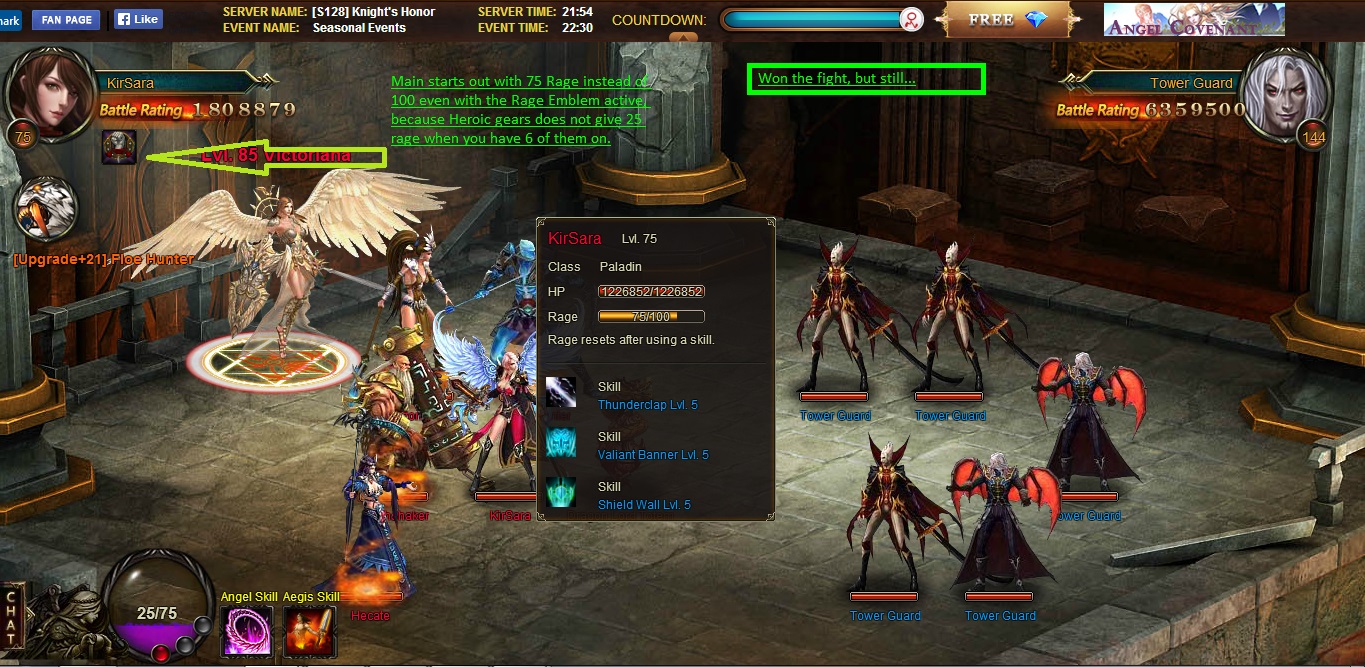Inspect the Rage Emblem buff icon
This screenshot has width=1365, height=667.
click(x=119, y=147)
